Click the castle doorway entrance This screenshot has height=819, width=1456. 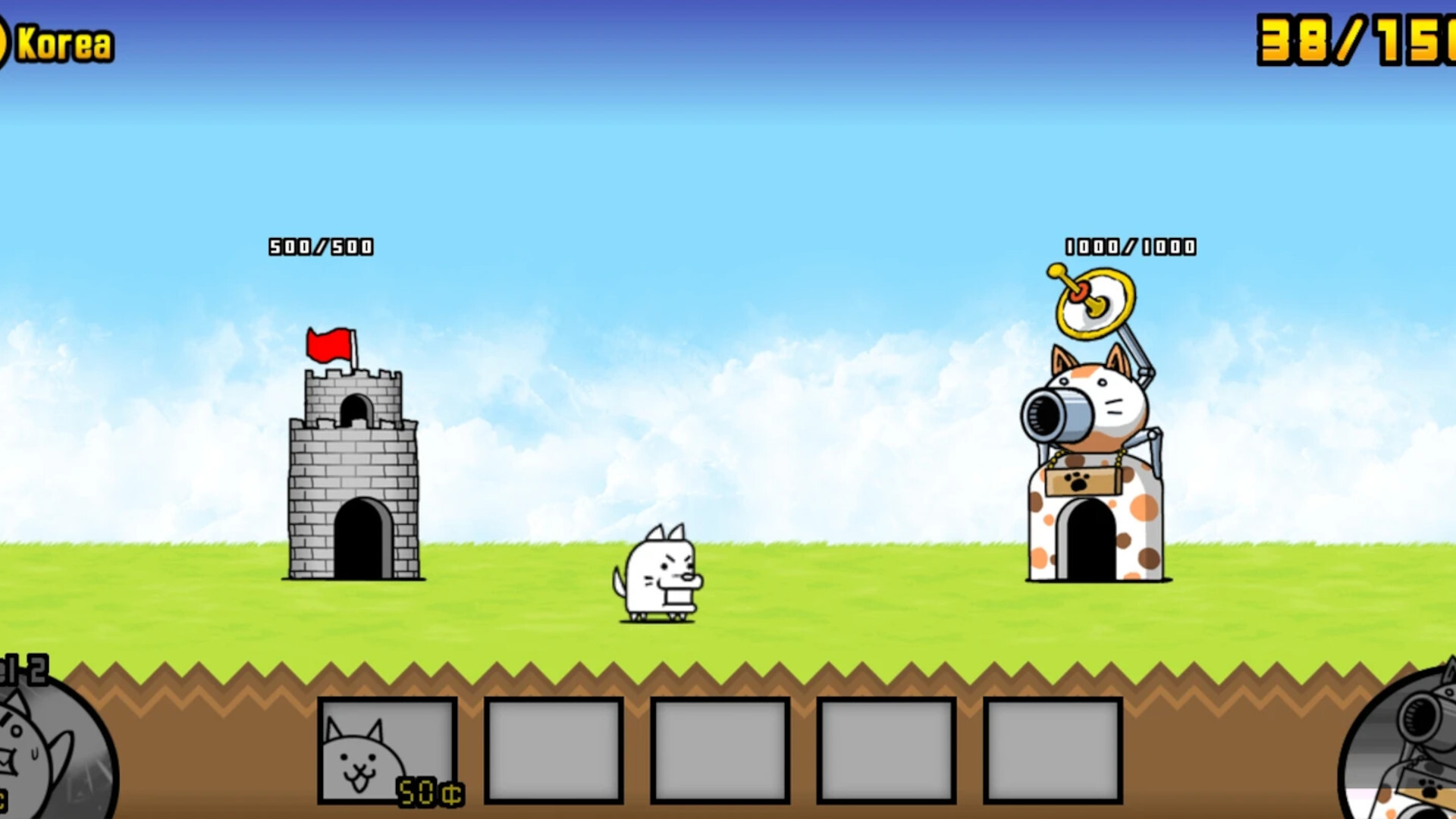click(364, 538)
